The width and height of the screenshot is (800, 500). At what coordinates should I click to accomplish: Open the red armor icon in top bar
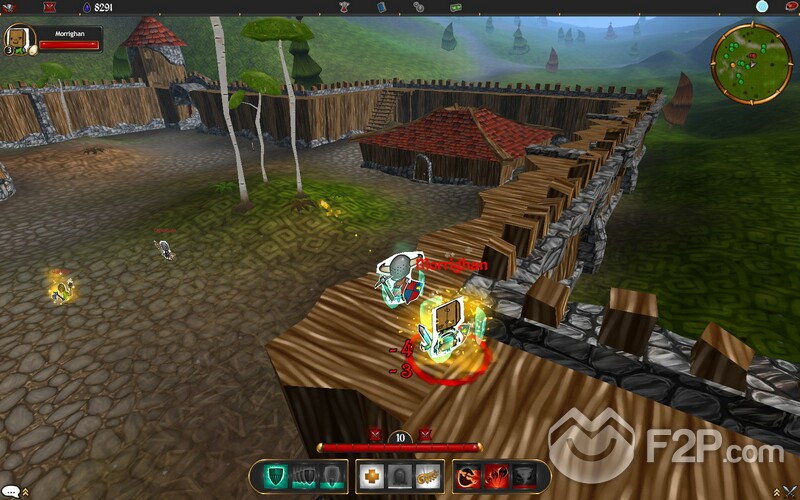[x=345, y=7]
